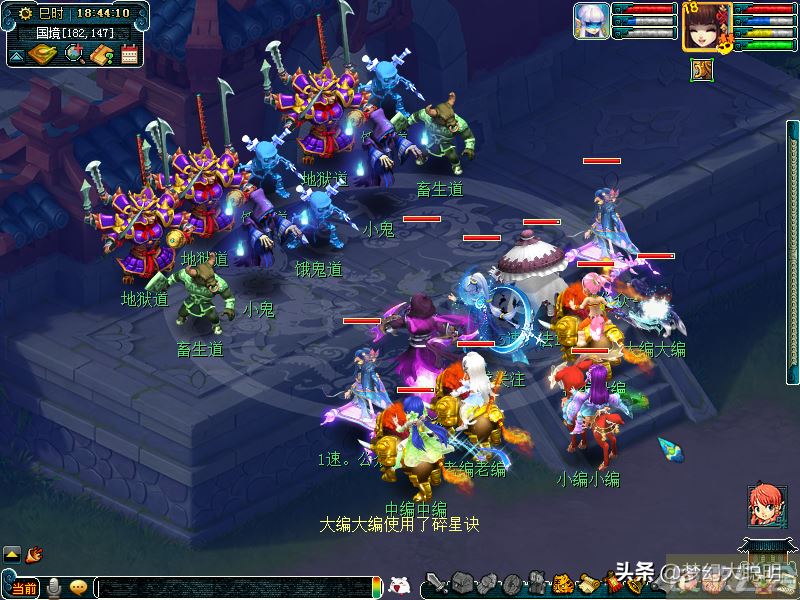800x600 pixels.
Task: Click the sword attack toolbar icon
Action: [437, 583]
